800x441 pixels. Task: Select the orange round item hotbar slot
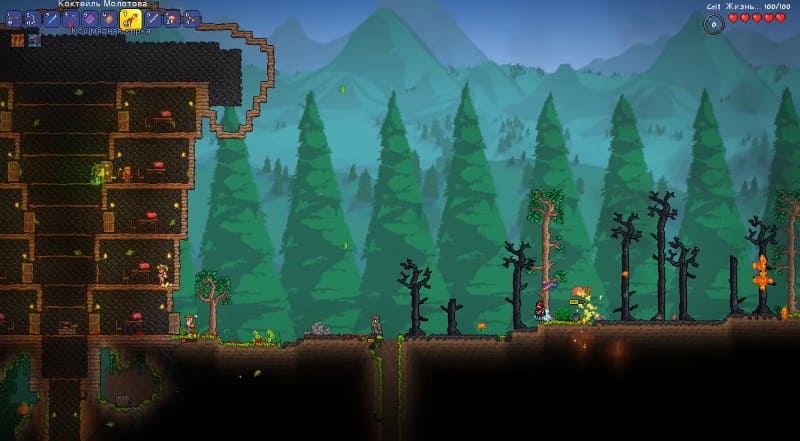pos(108,19)
